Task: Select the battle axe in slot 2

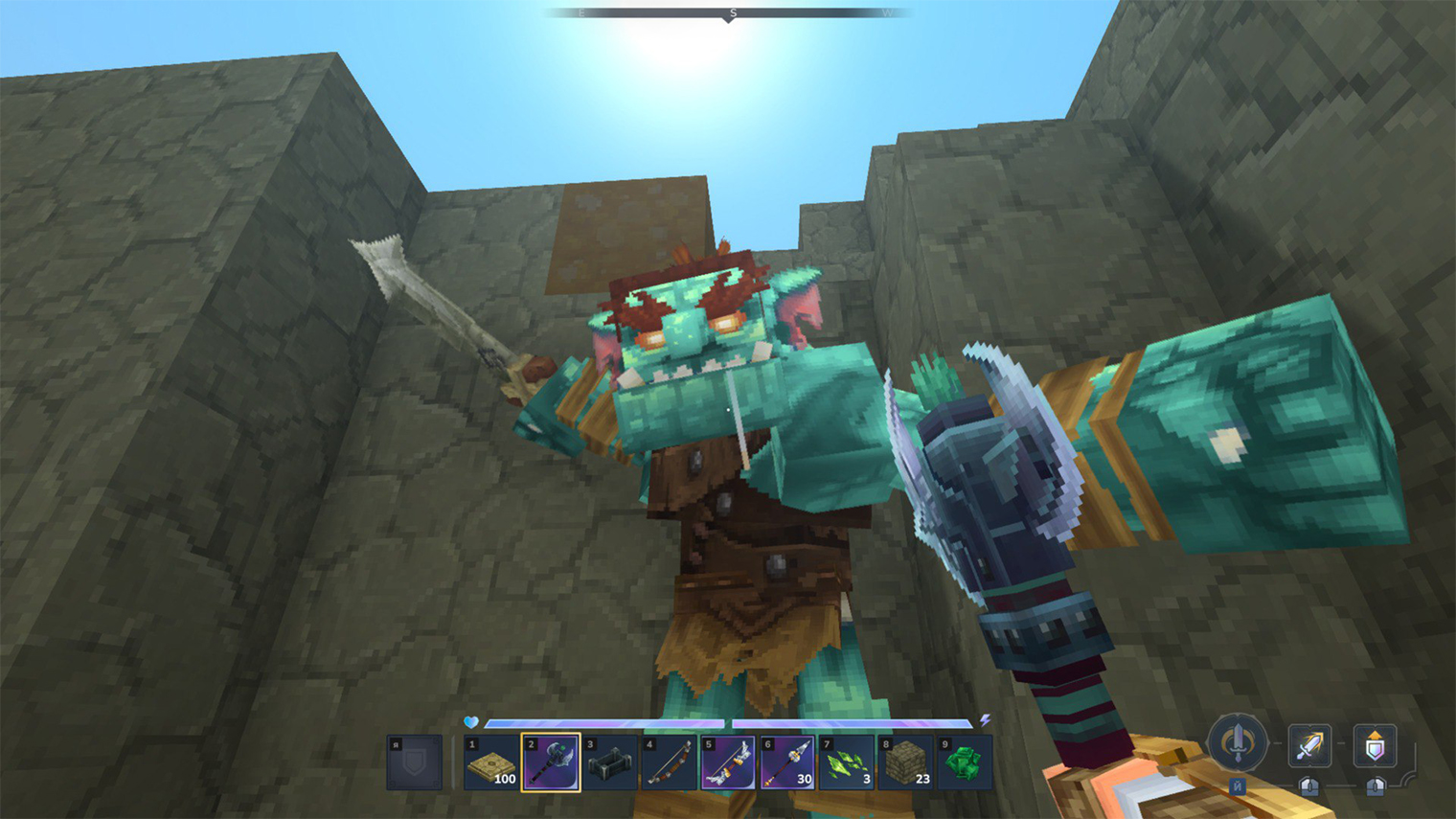Action: pos(551,763)
